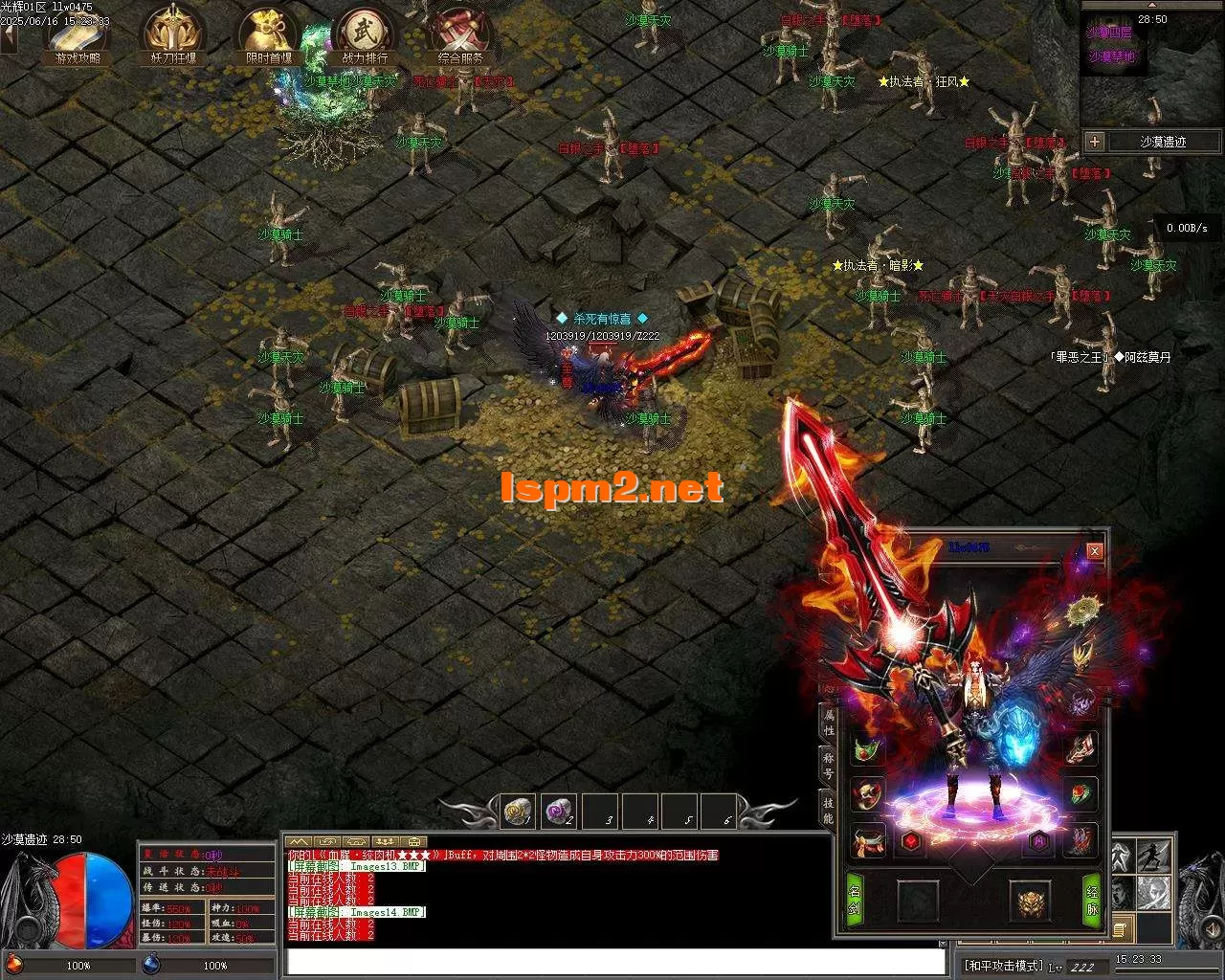Use the purple swirl item in hotbar slot 2

coord(558,812)
